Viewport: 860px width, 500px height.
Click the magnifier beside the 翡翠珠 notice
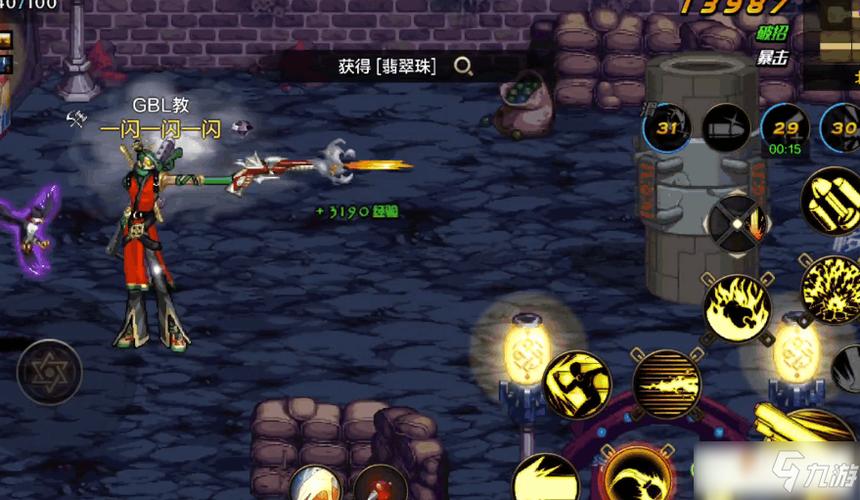click(x=463, y=67)
